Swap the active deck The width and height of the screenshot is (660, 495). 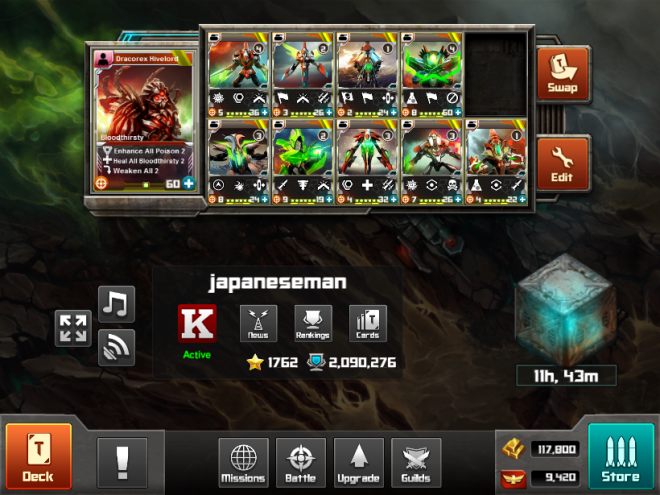coord(563,72)
